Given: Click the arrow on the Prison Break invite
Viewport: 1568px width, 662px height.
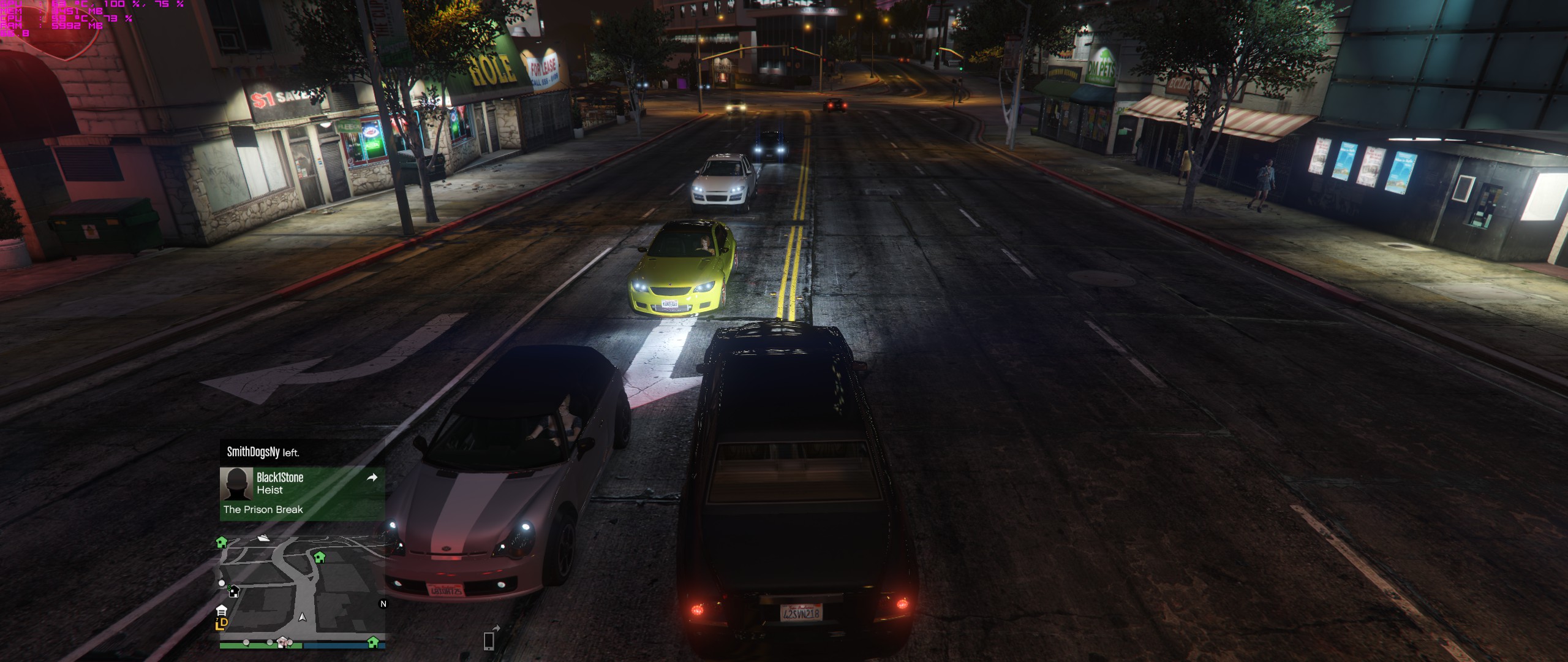Looking at the screenshot, I should [x=372, y=477].
